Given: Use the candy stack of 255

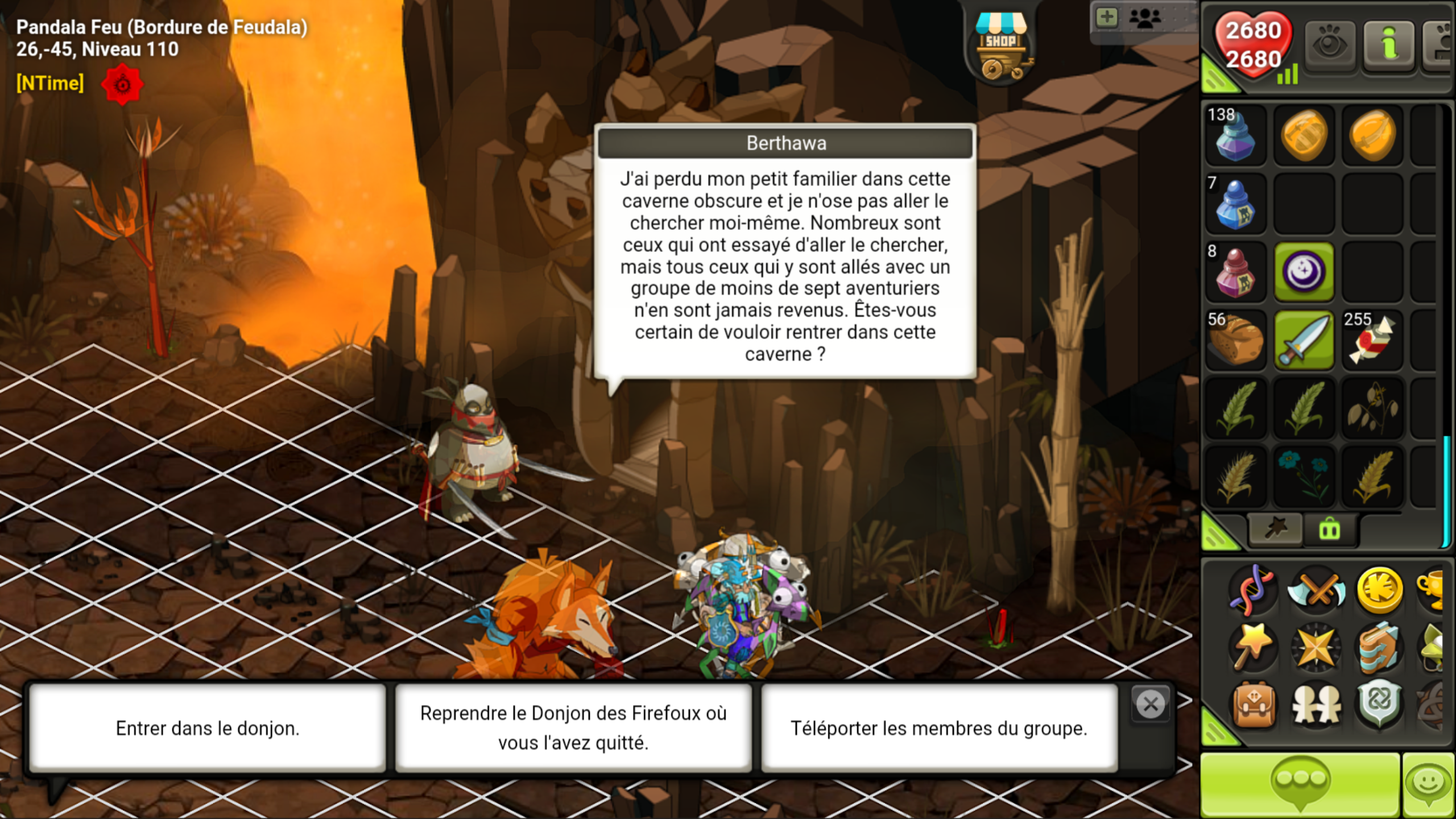Looking at the screenshot, I should (x=1372, y=340).
